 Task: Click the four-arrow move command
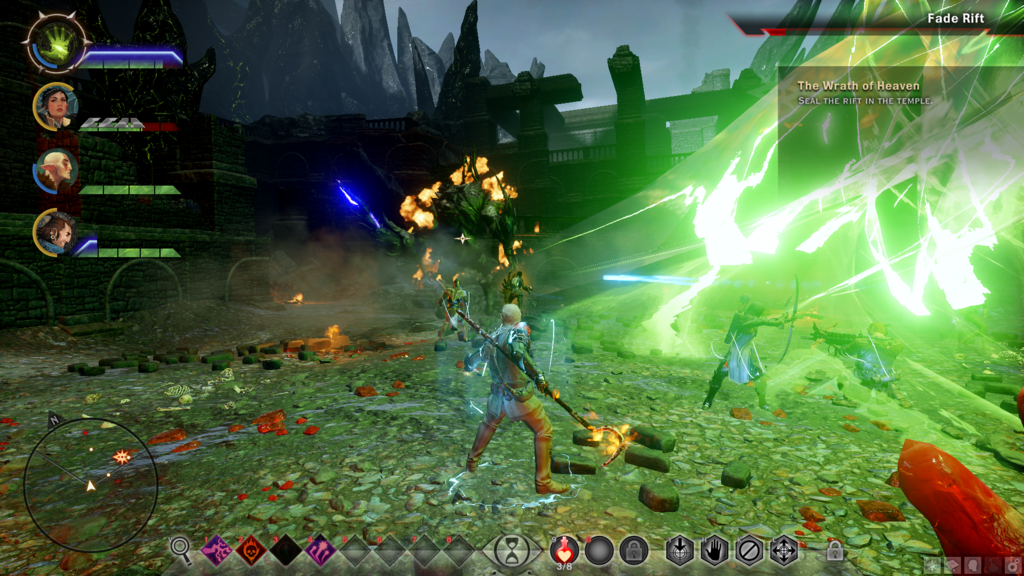(x=783, y=550)
